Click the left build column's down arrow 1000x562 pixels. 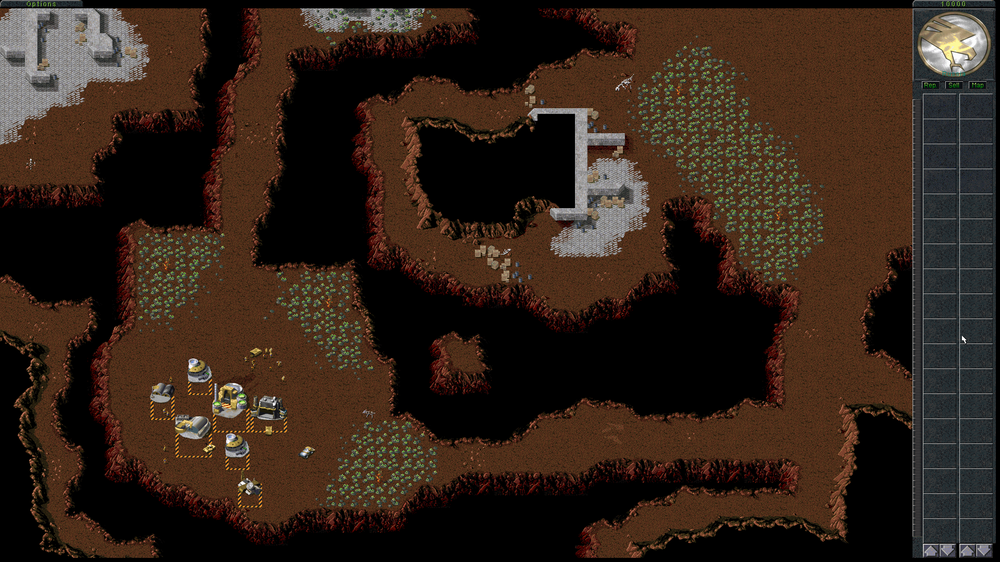pos(947,550)
